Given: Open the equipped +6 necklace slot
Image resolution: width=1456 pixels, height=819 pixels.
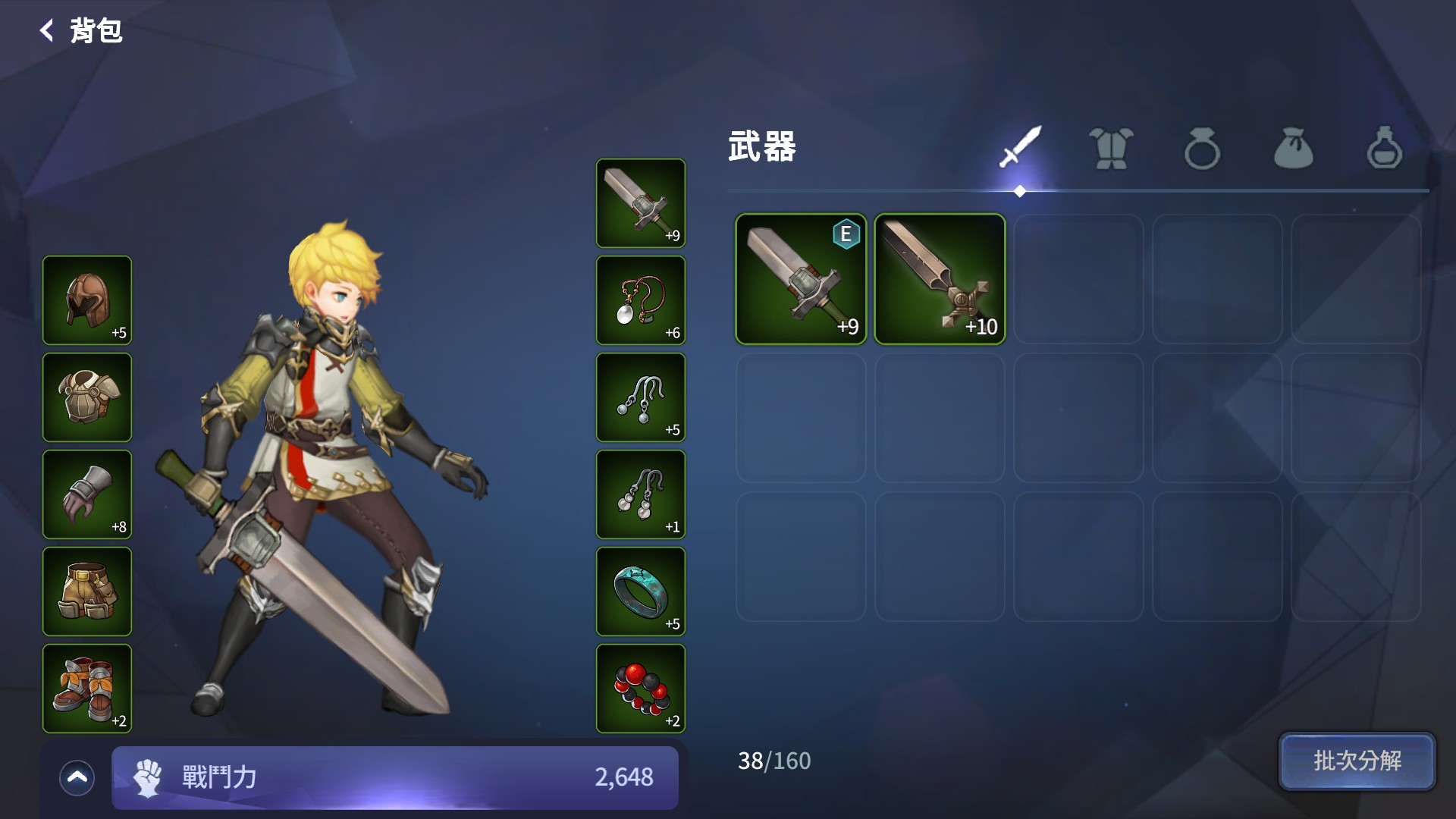Looking at the screenshot, I should (641, 300).
